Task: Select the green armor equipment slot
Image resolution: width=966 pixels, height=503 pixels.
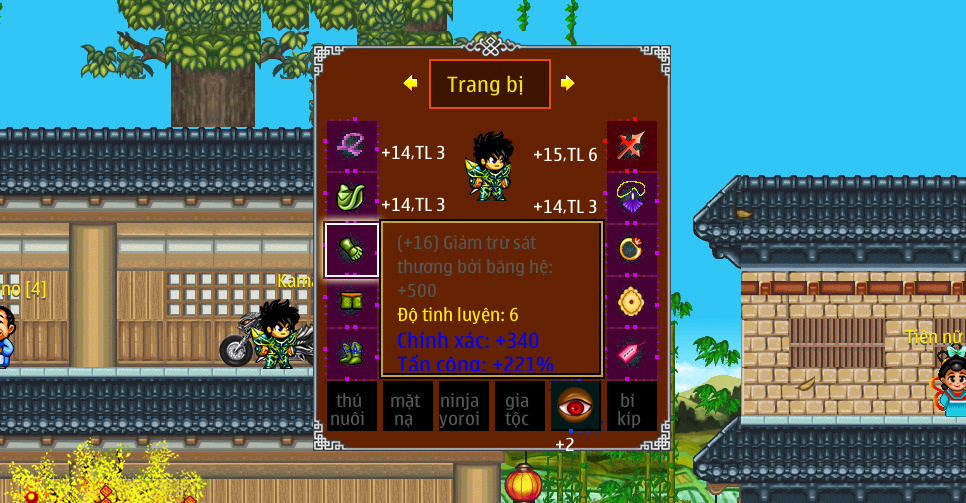Action: (352, 198)
